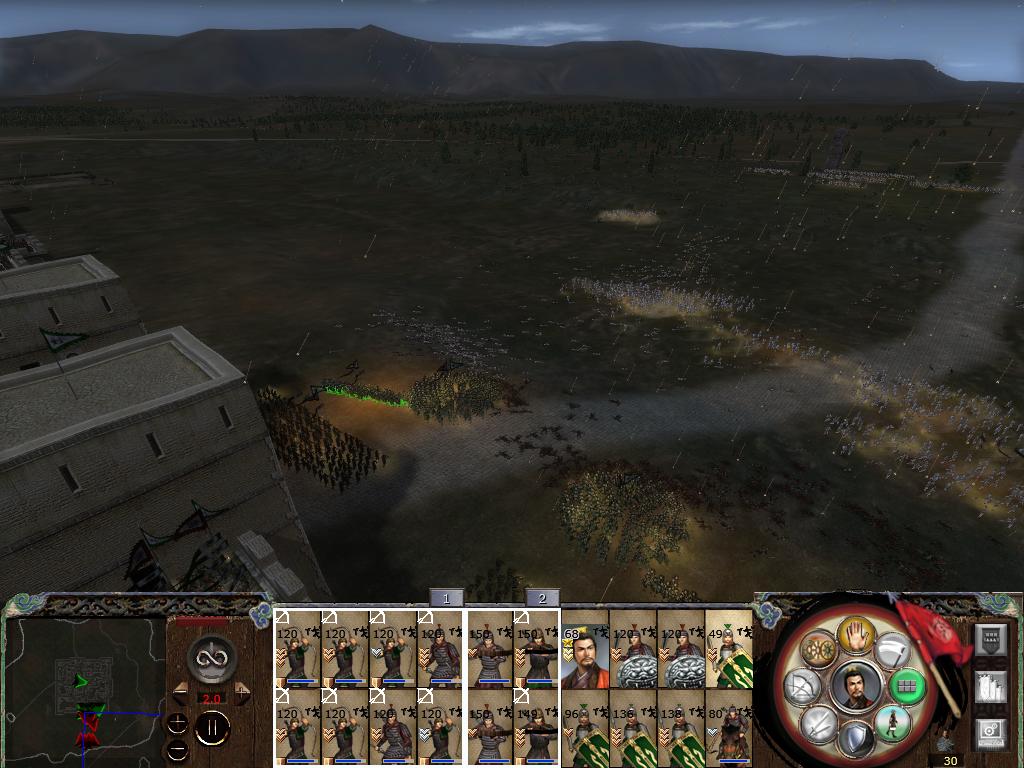Toggle fire-at-will bow and arrow icon
This screenshot has height=768, width=1024.
pyautogui.click(x=803, y=687)
